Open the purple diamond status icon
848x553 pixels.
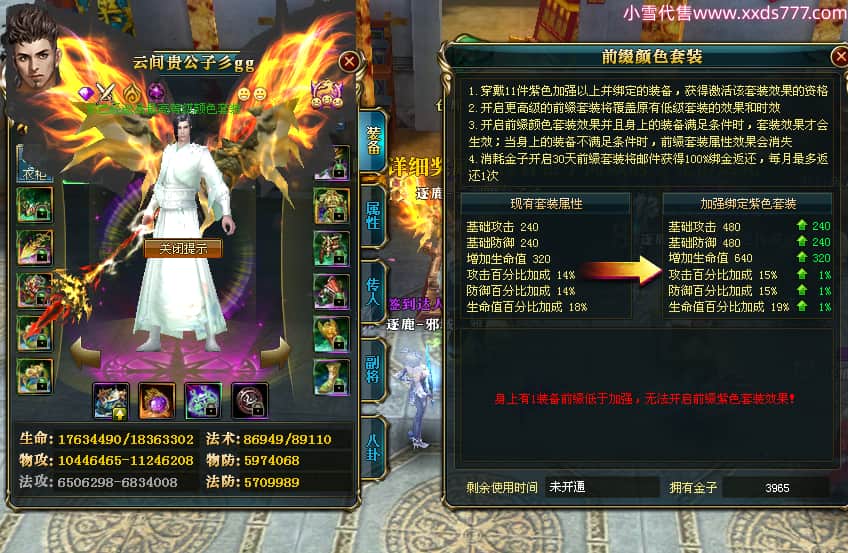pos(86,93)
